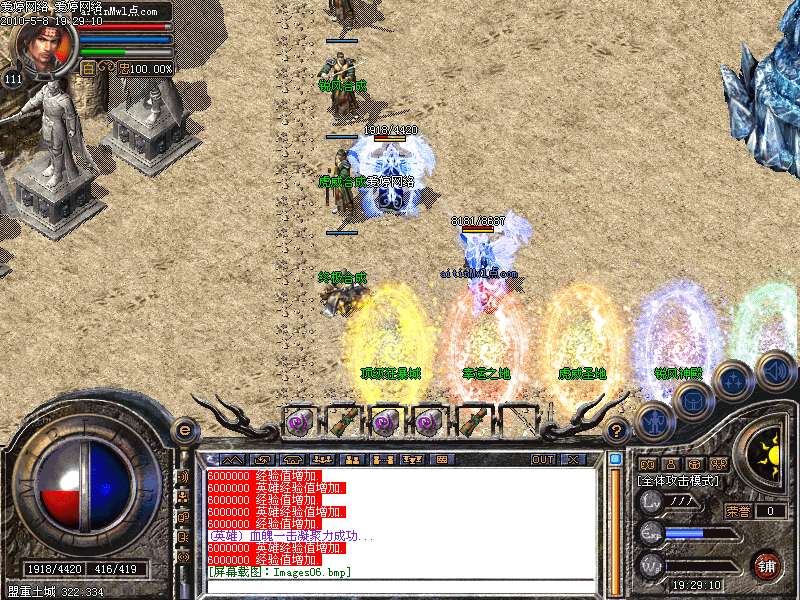800x600 pixels.
Task: Close the chat panel with the X button
Action: coord(574,460)
